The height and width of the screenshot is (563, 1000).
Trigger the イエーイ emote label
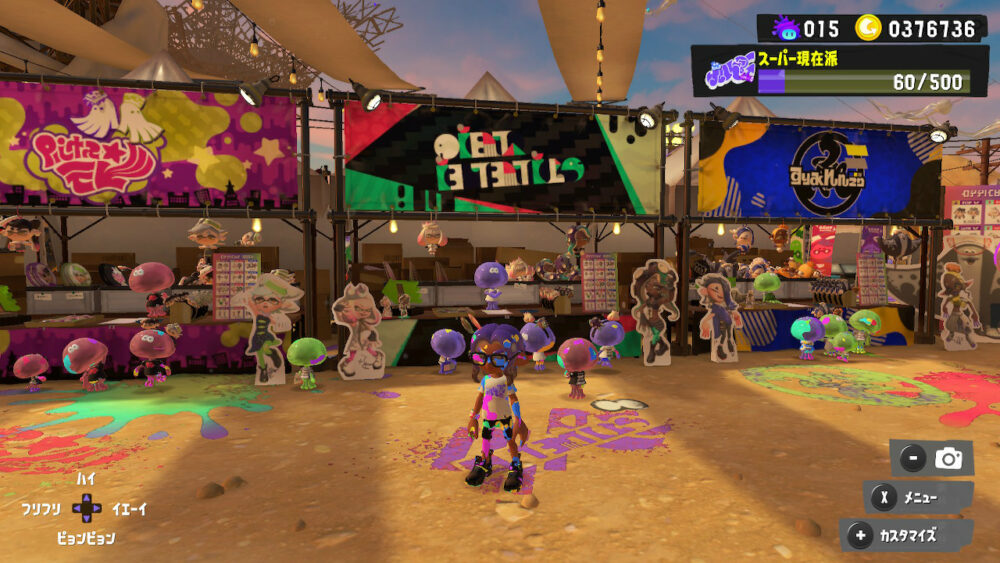click(129, 509)
